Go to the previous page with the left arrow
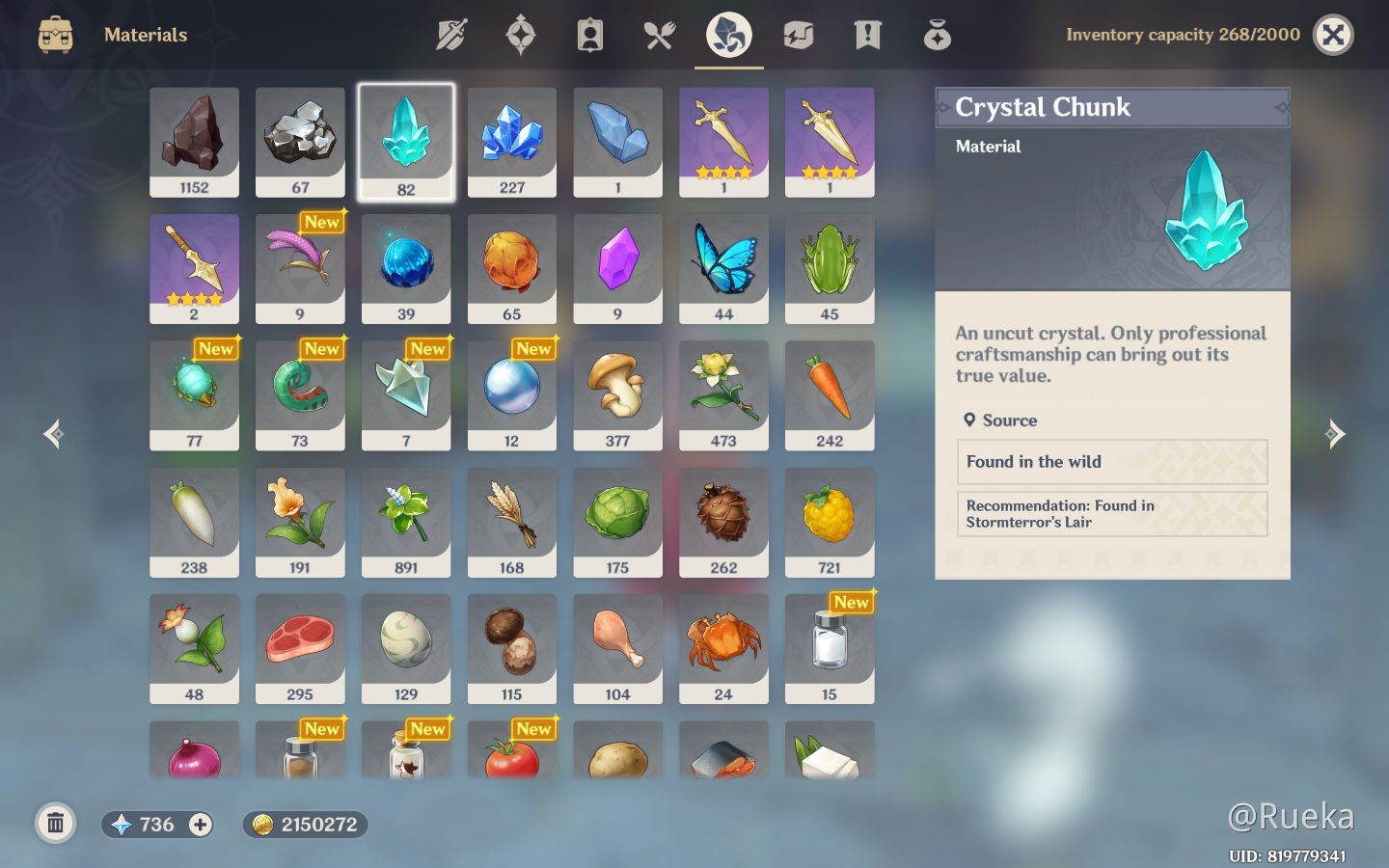This screenshot has width=1389, height=868. 53,434
